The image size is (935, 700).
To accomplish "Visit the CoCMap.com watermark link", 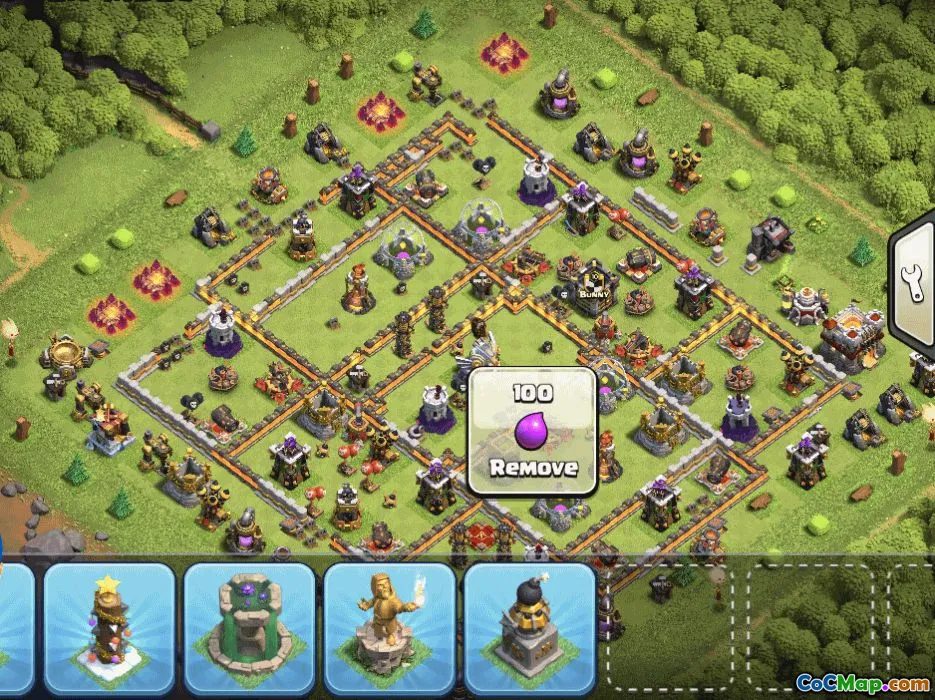I will point(862,683).
